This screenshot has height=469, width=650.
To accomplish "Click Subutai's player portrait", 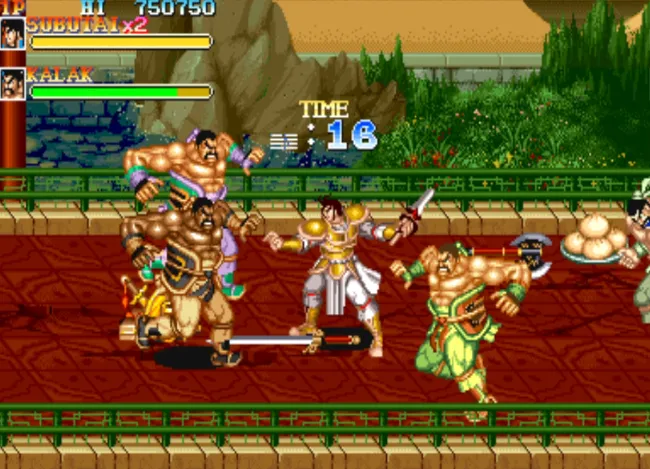I will [13, 33].
